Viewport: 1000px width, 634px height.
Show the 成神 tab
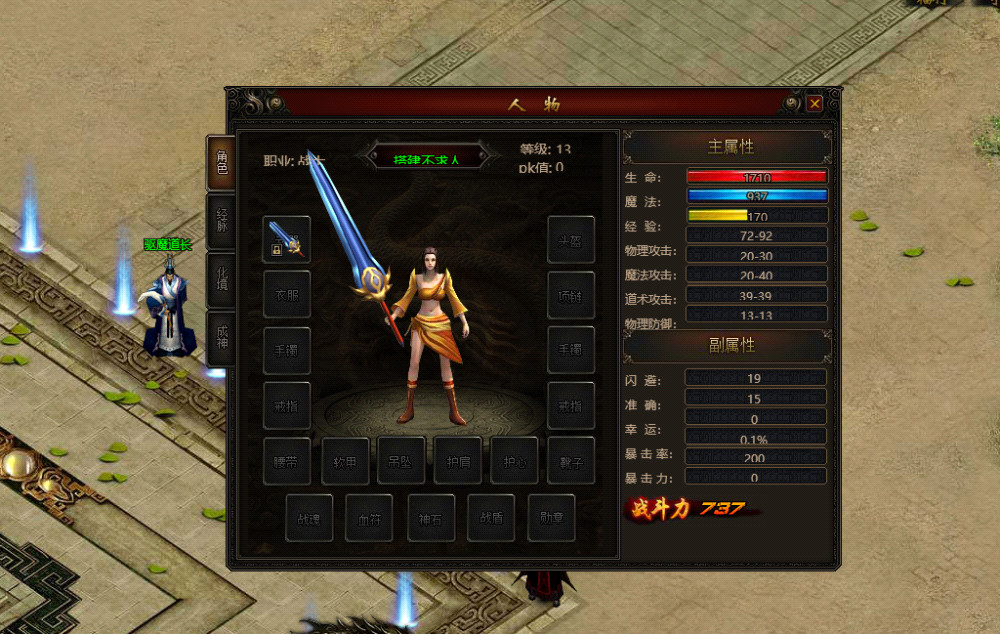coord(221,339)
